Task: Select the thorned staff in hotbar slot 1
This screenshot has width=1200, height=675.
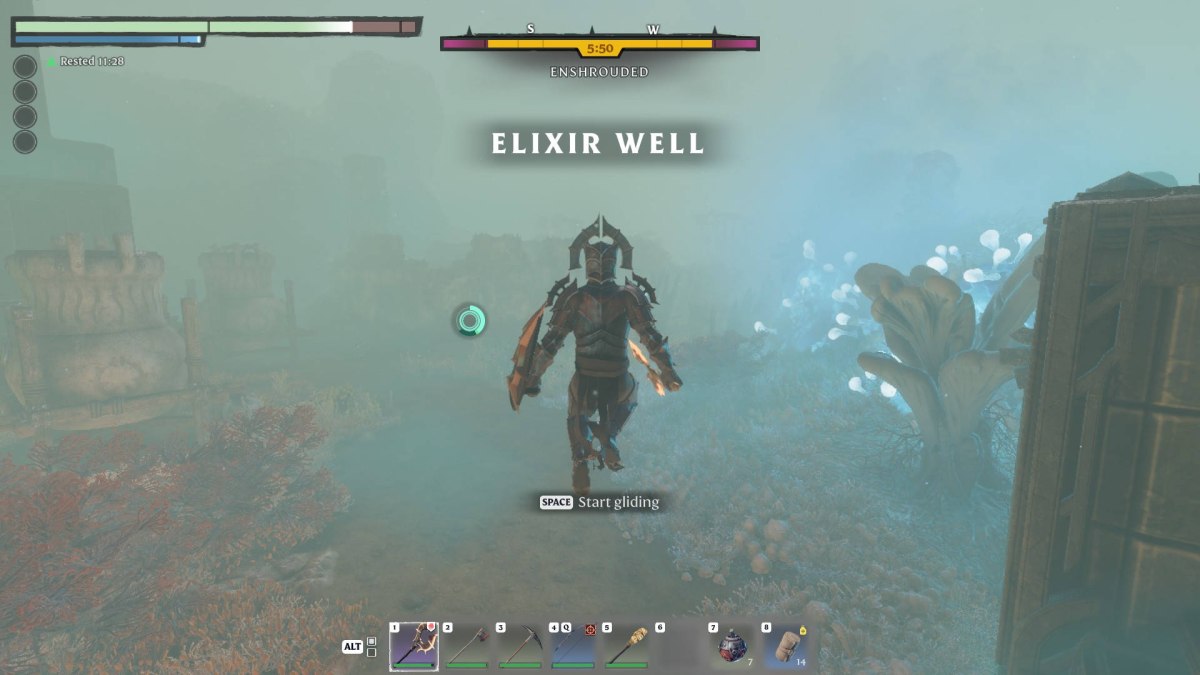Action: [414, 646]
